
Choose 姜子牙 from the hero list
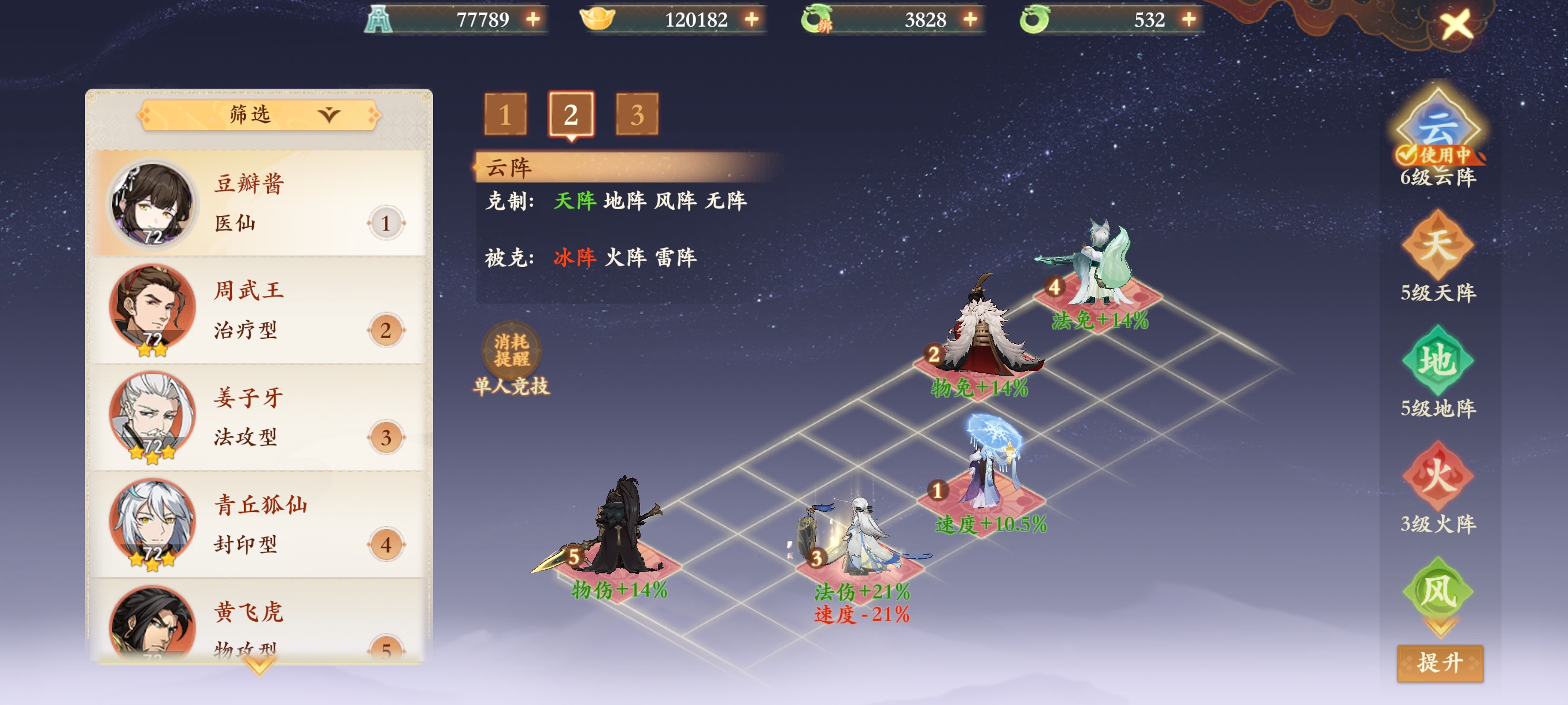257,417
